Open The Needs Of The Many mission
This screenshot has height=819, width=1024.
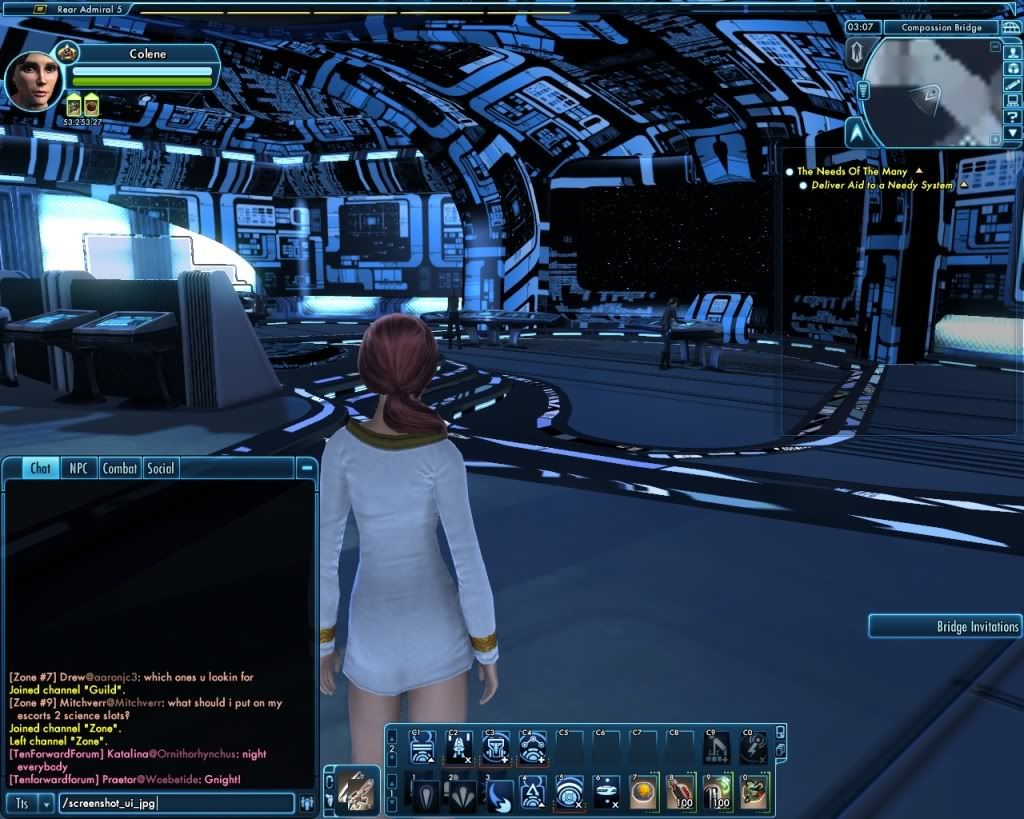(852, 172)
